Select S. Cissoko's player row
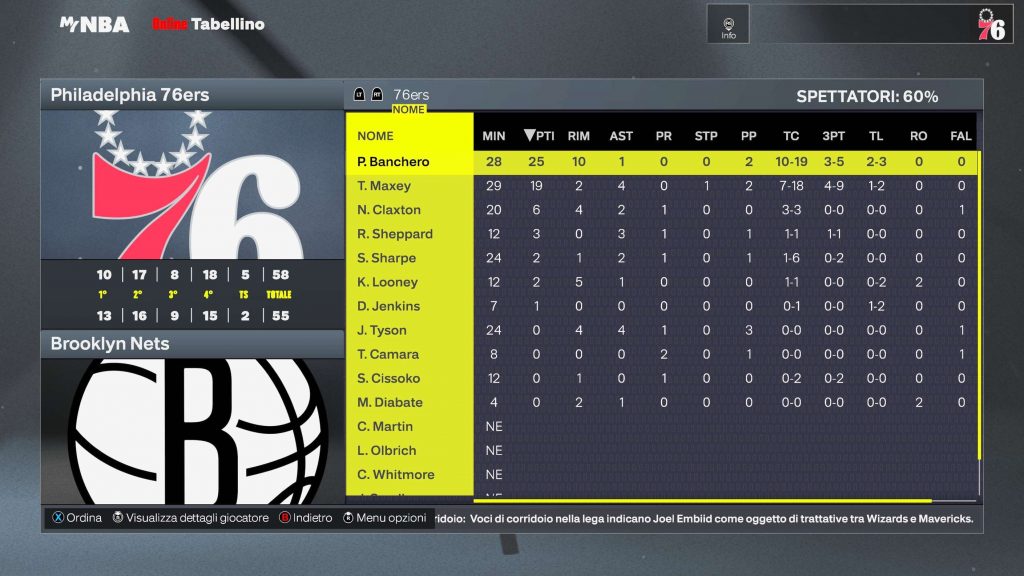 (389, 378)
